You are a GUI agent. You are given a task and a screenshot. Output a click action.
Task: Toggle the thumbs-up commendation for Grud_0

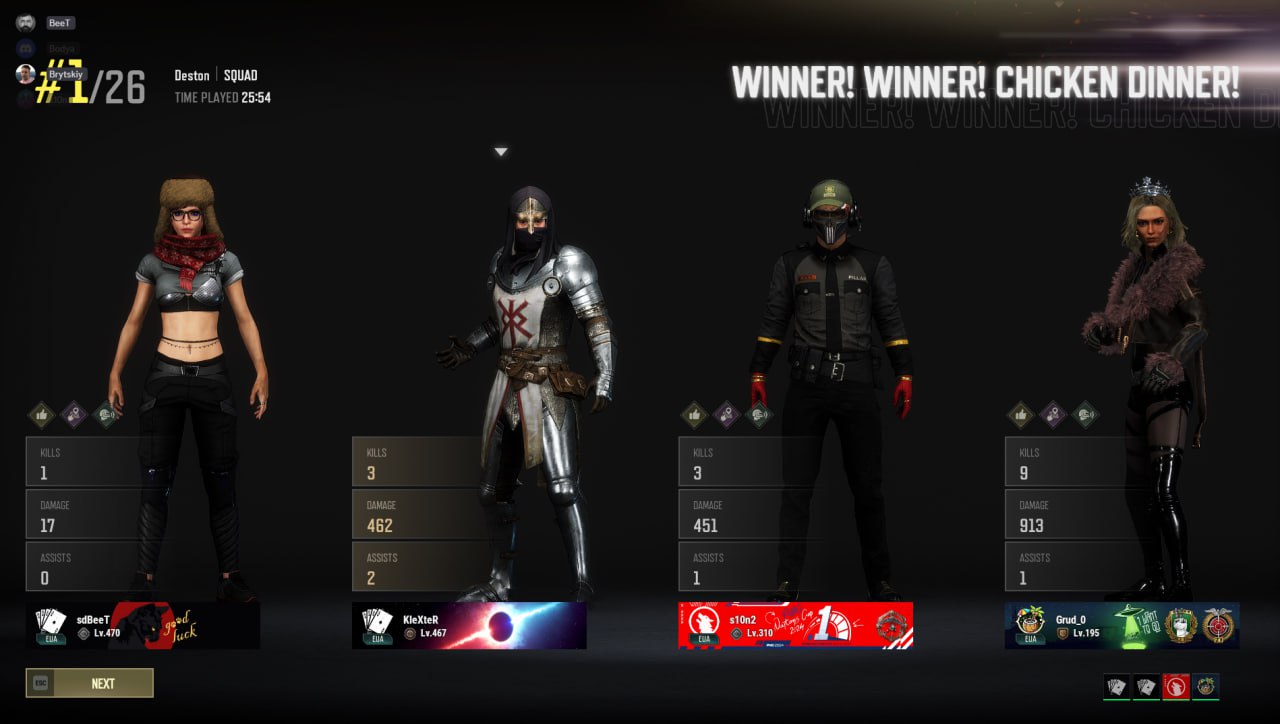pyautogui.click(x=1023, y=415)
